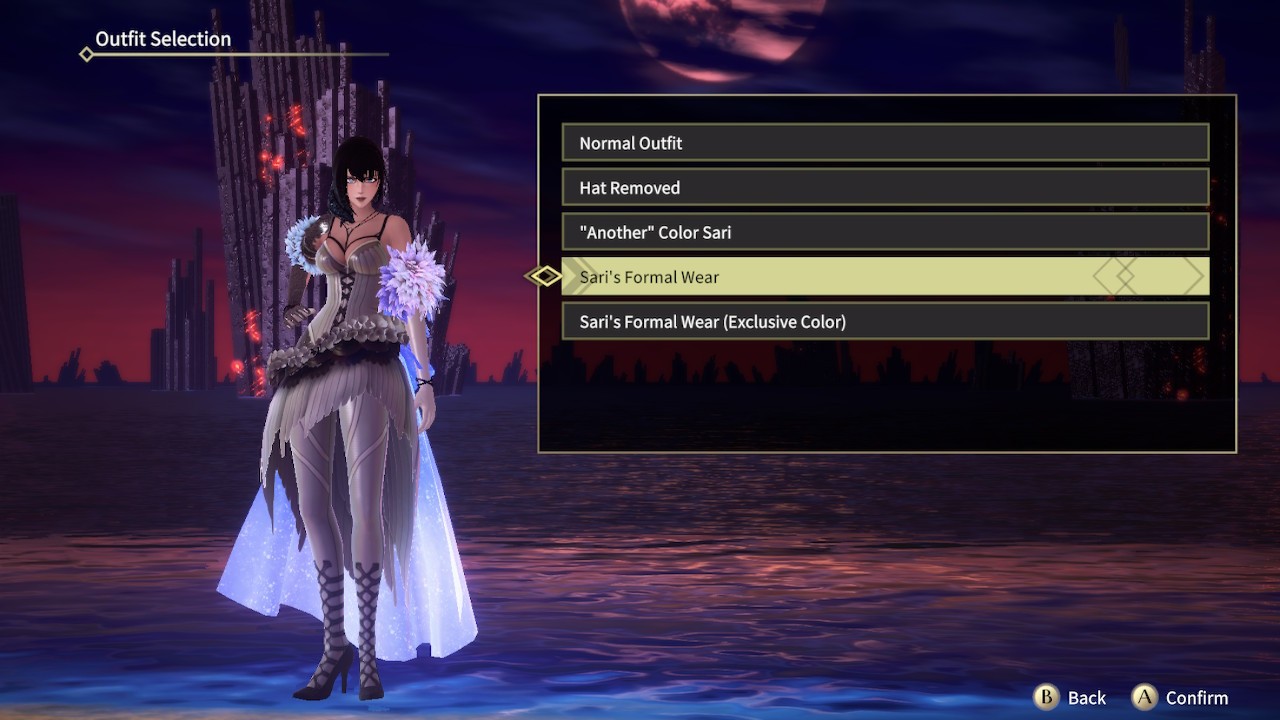Expand color variants with the right chevron arrow
Image resolution: width=1280 pixels, height=720 pixels.
(x=1195, y=276)
